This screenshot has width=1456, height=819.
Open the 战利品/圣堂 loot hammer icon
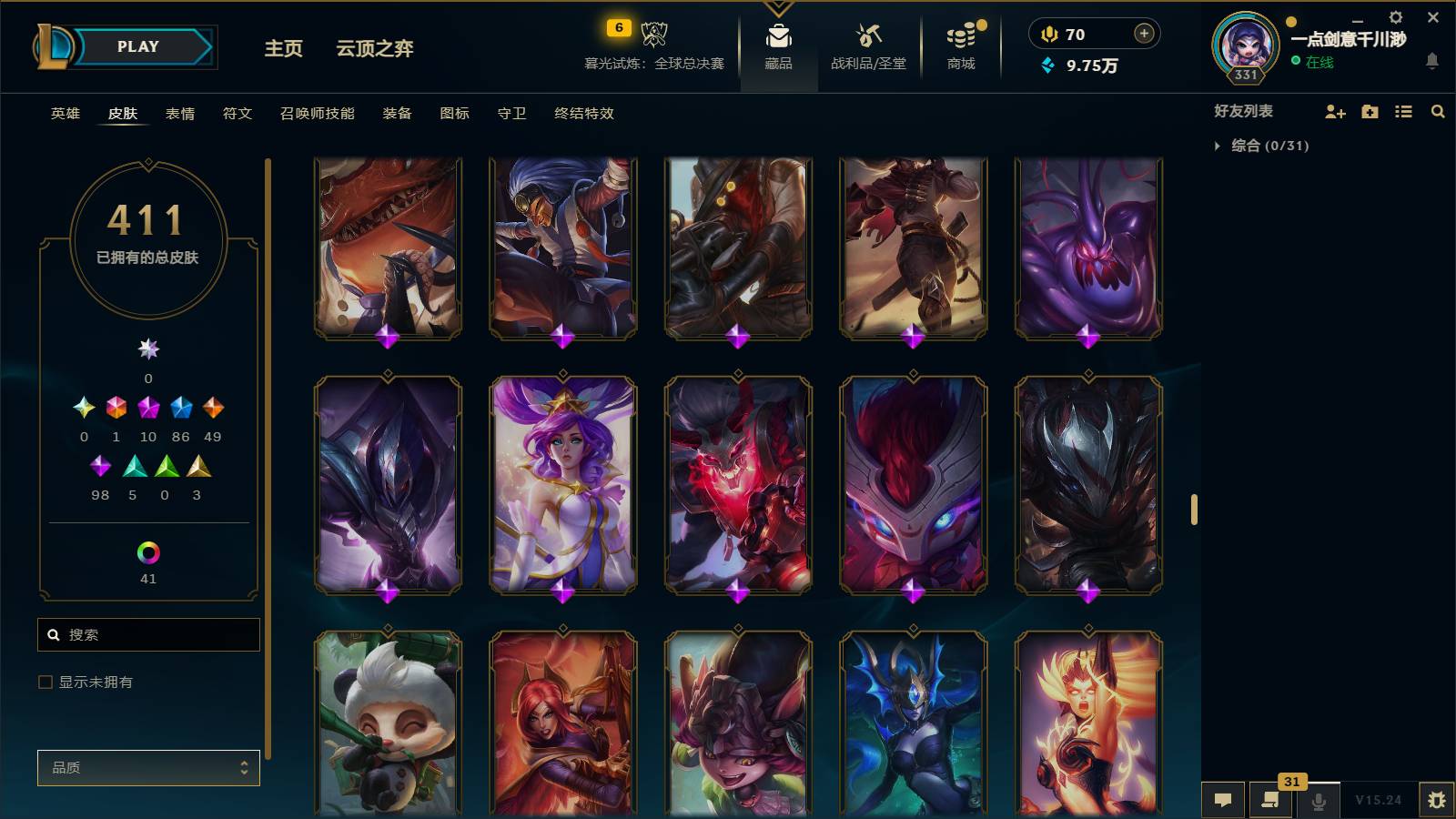(x=867, y=39)
